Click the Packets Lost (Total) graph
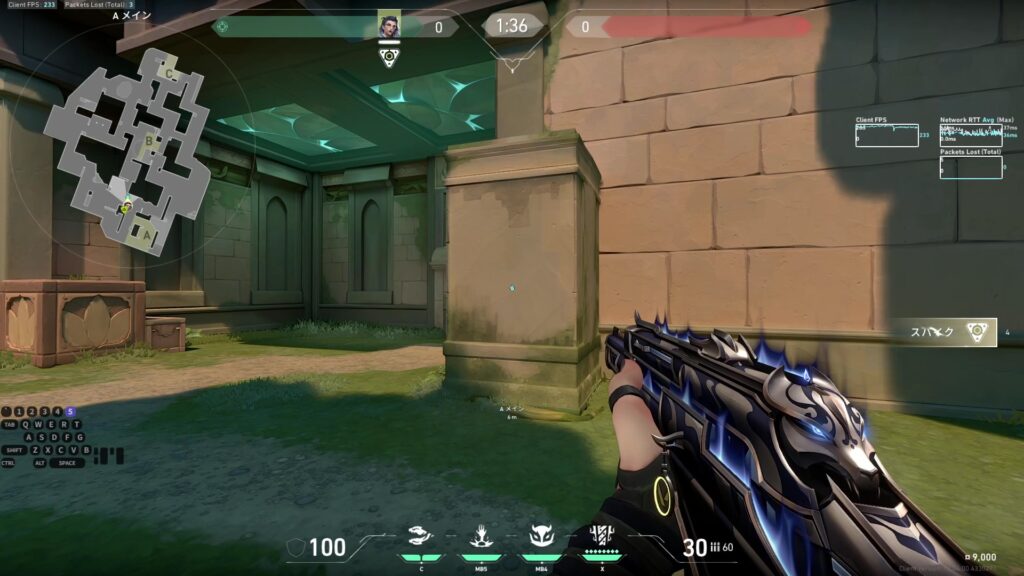 tap(971, 167)
